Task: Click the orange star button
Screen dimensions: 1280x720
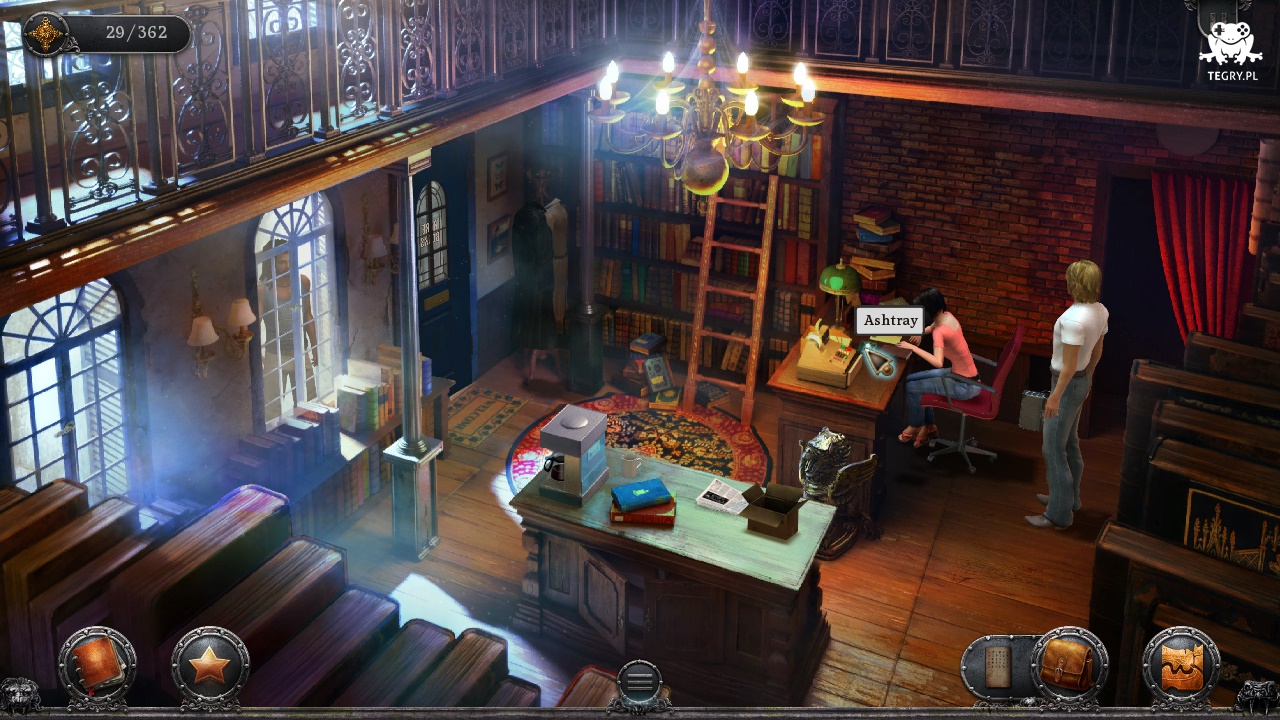Action: tap(209, 665)
